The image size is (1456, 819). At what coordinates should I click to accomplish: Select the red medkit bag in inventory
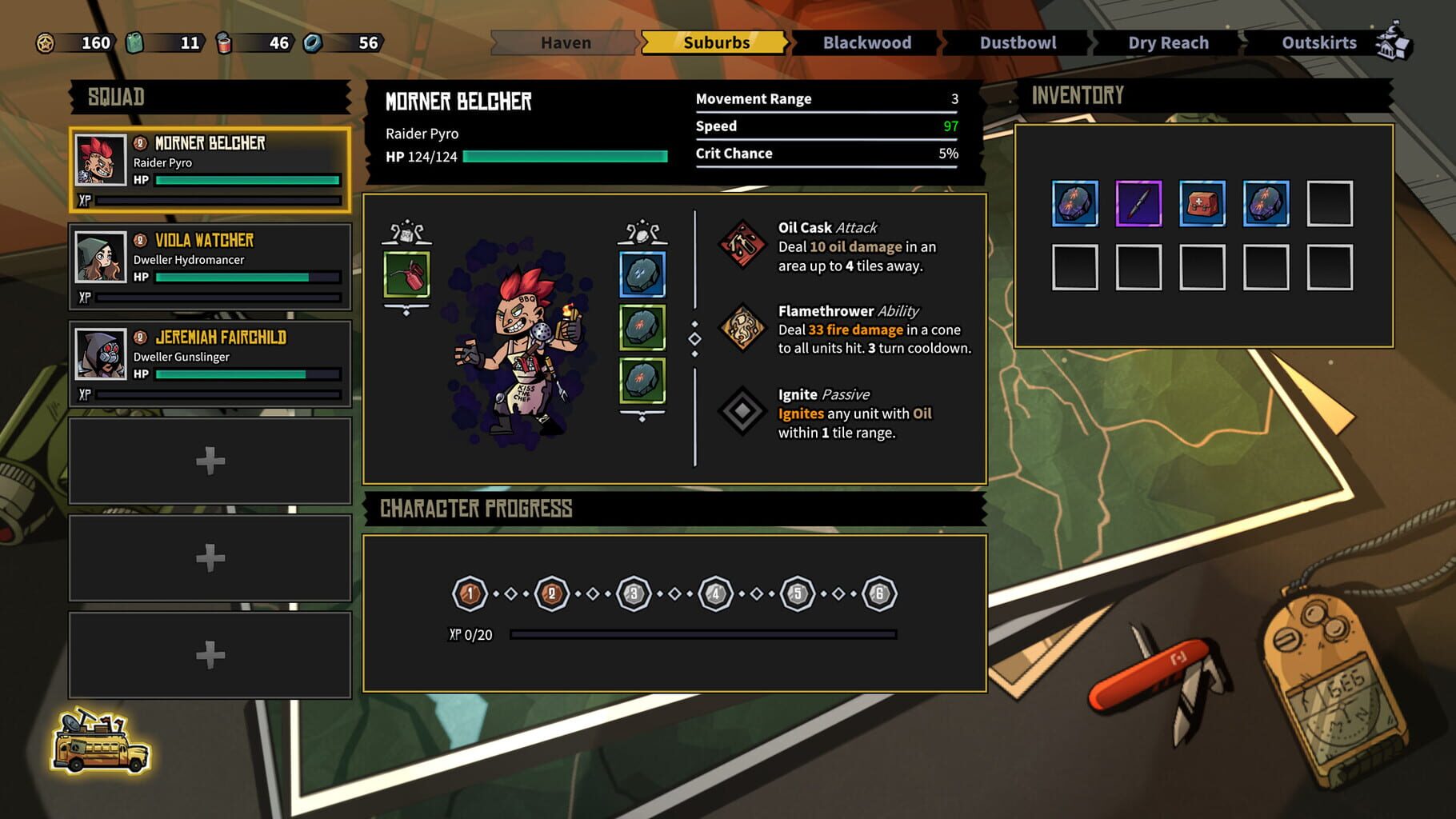tap(1202, 204)
